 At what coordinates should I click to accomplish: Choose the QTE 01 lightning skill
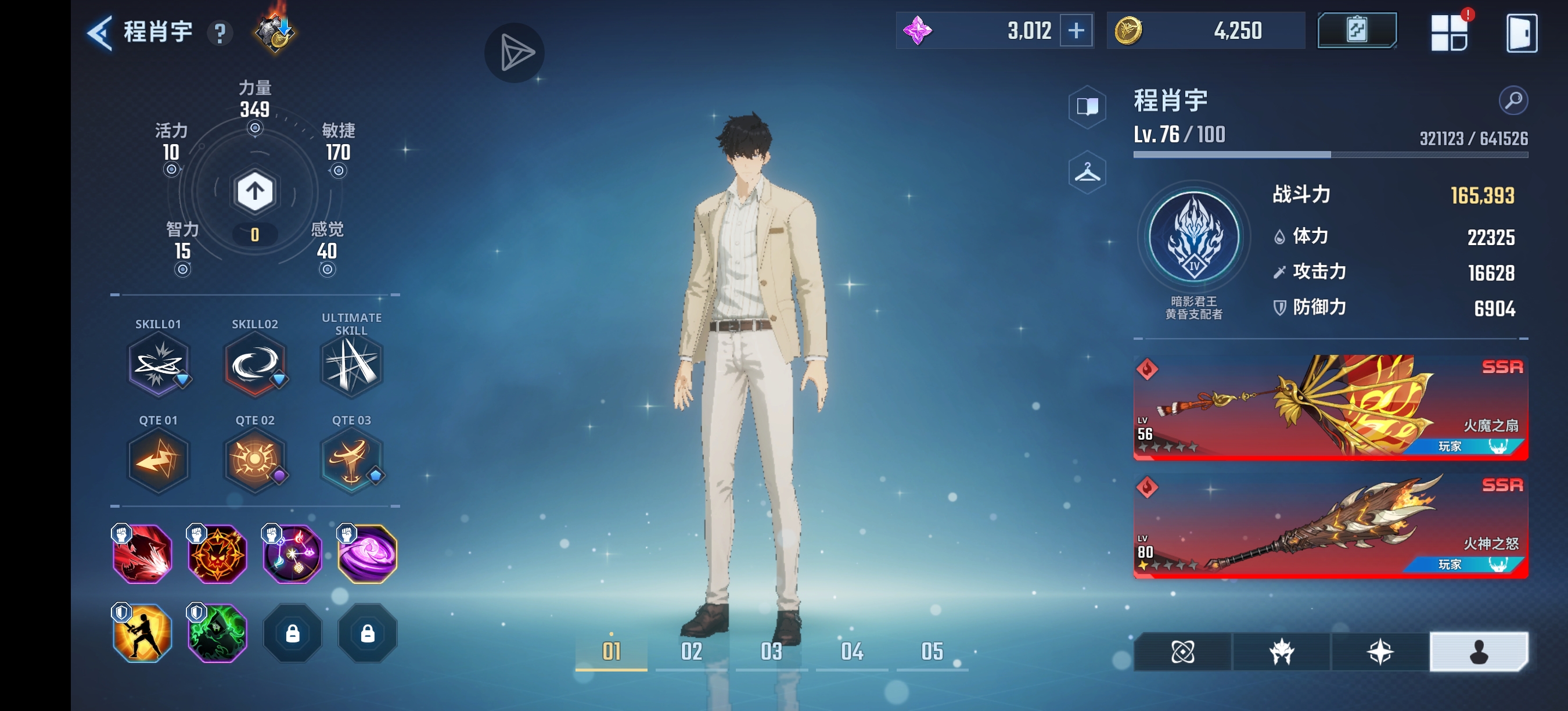click(157, 461)
